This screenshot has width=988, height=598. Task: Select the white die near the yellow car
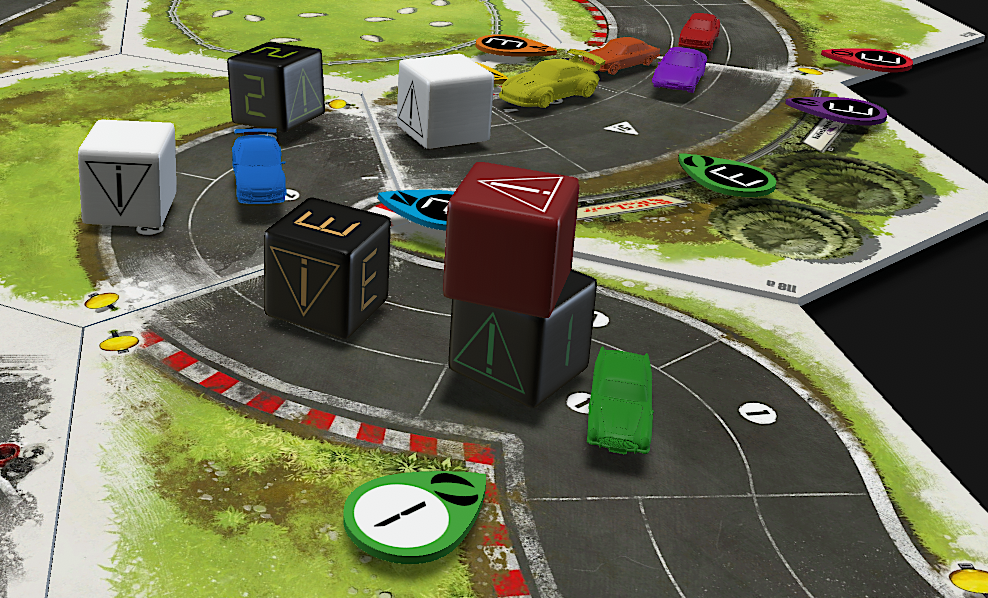pos(444,100)
